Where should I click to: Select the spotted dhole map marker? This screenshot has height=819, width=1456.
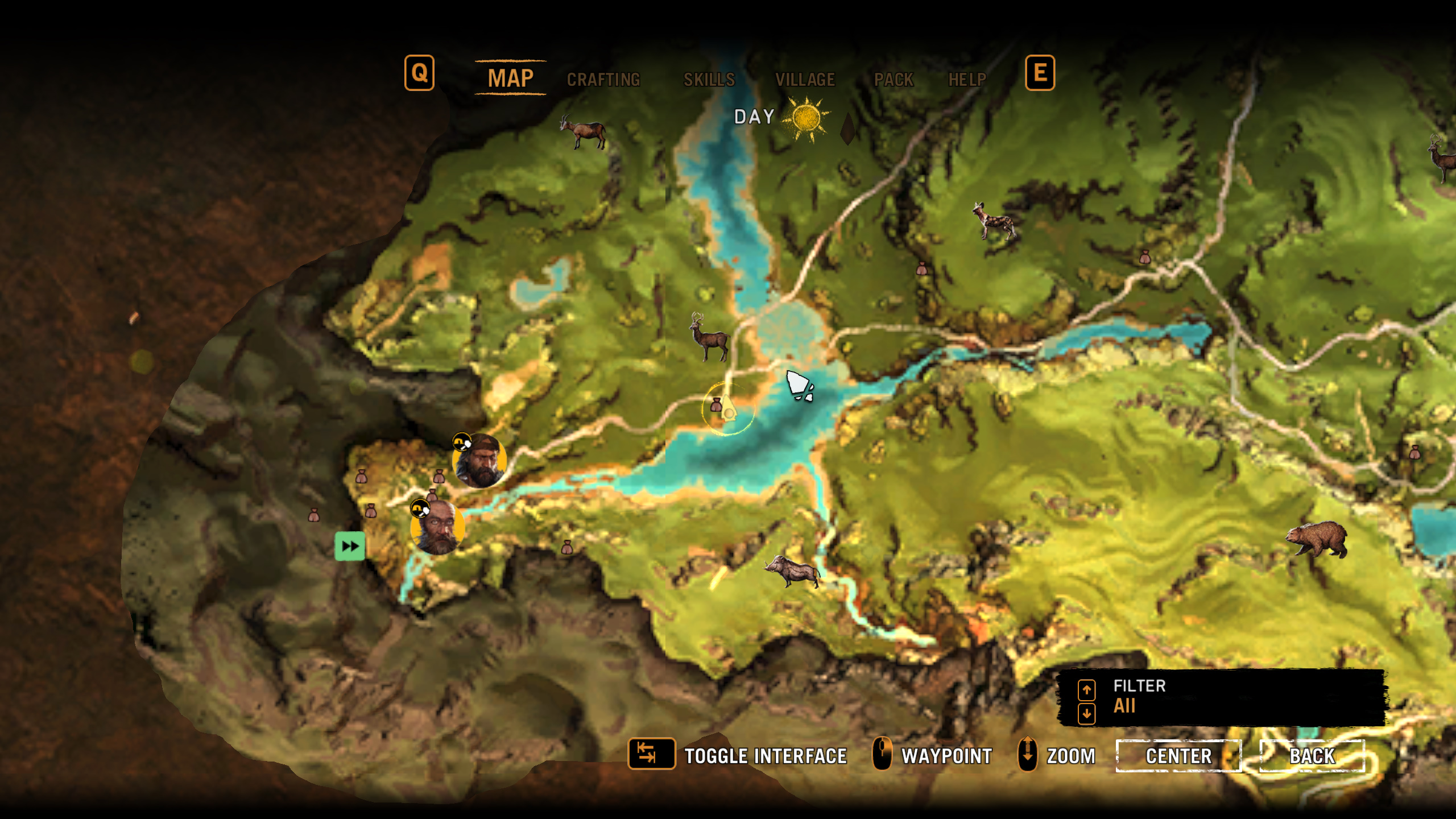[x=994, y=220]
